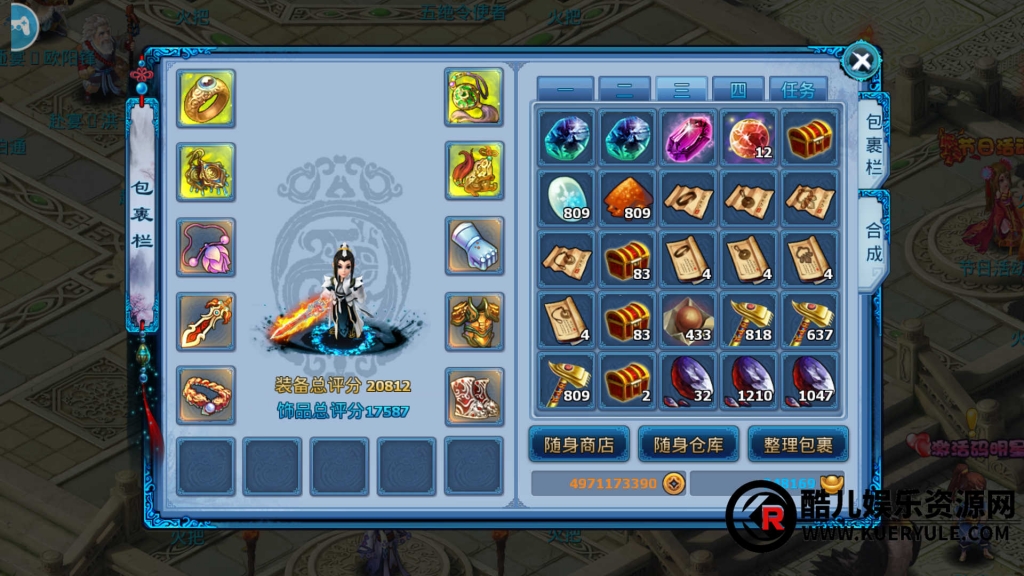Select the equipped red-white boots slot
Viewport: 1024px width, 576px height.
click(474, 395)
